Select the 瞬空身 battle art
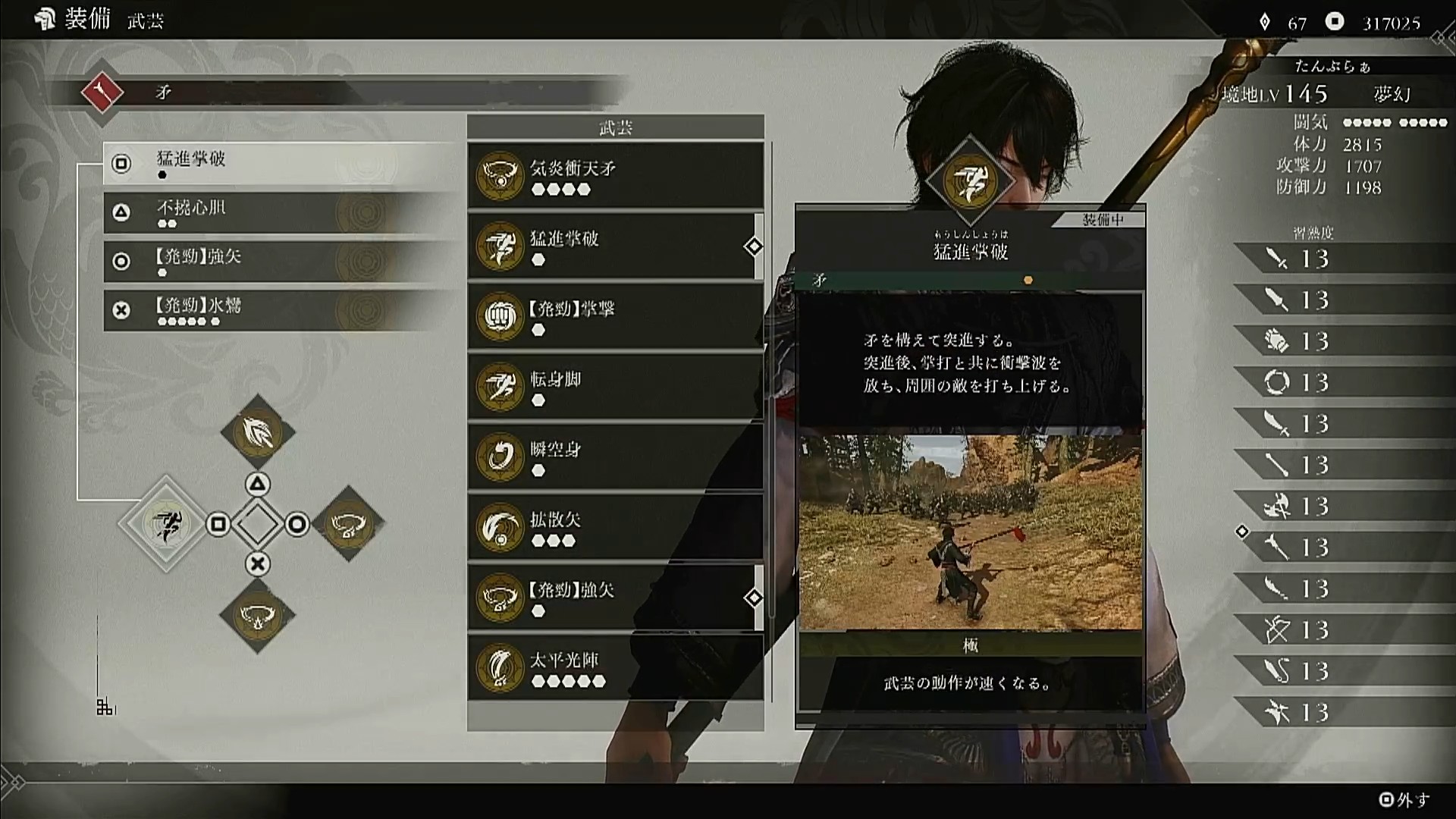1456x819 pixels. [x=615, y=457]
